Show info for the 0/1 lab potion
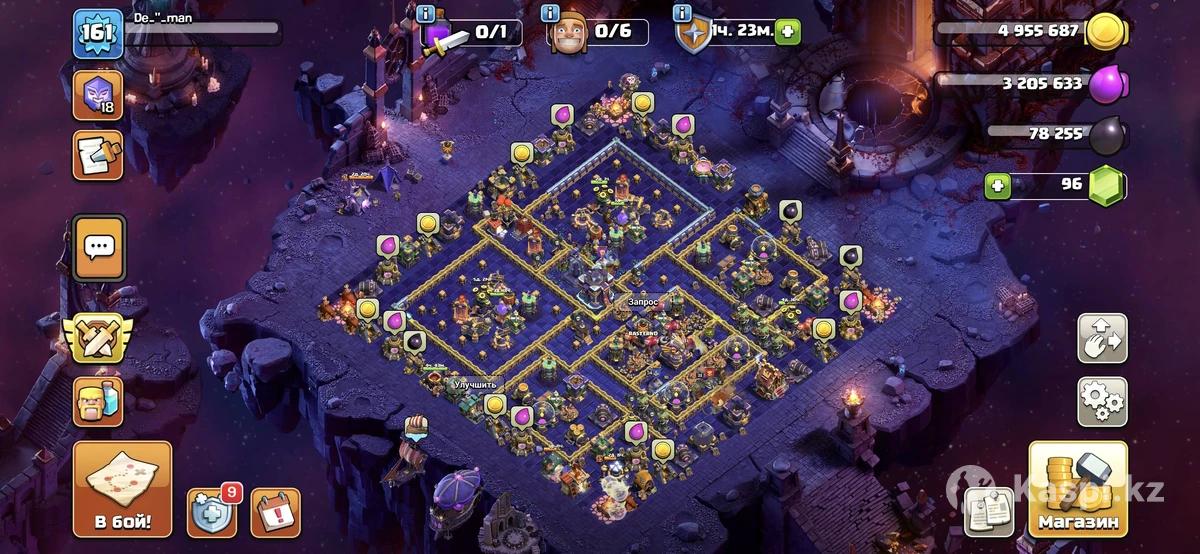 426,13
